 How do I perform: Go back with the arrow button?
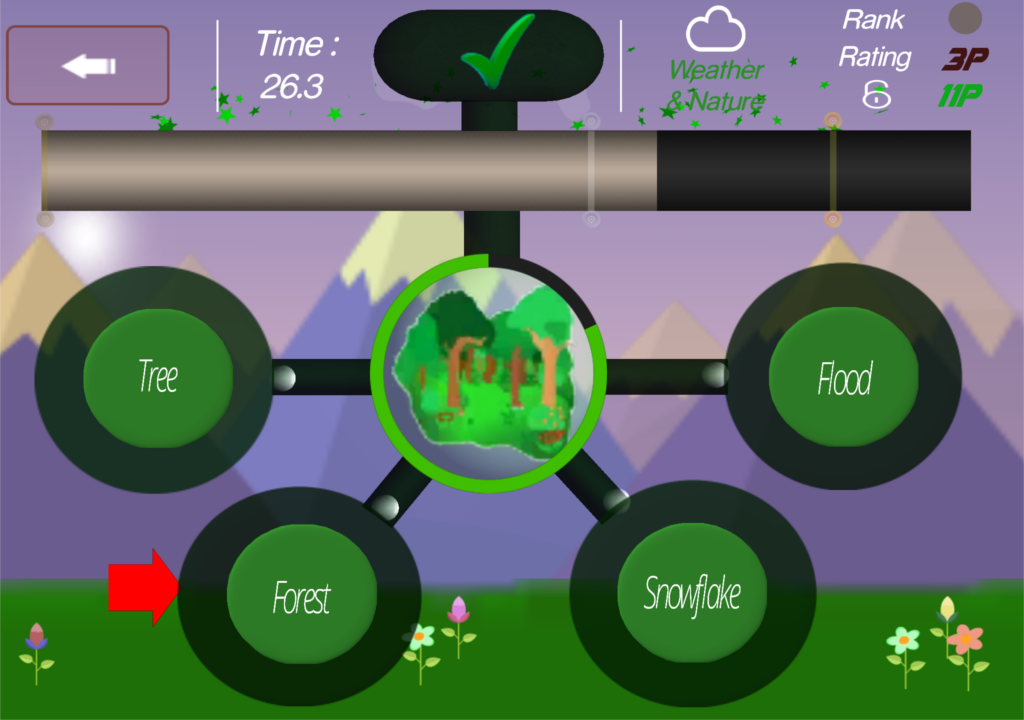point(88,66)
